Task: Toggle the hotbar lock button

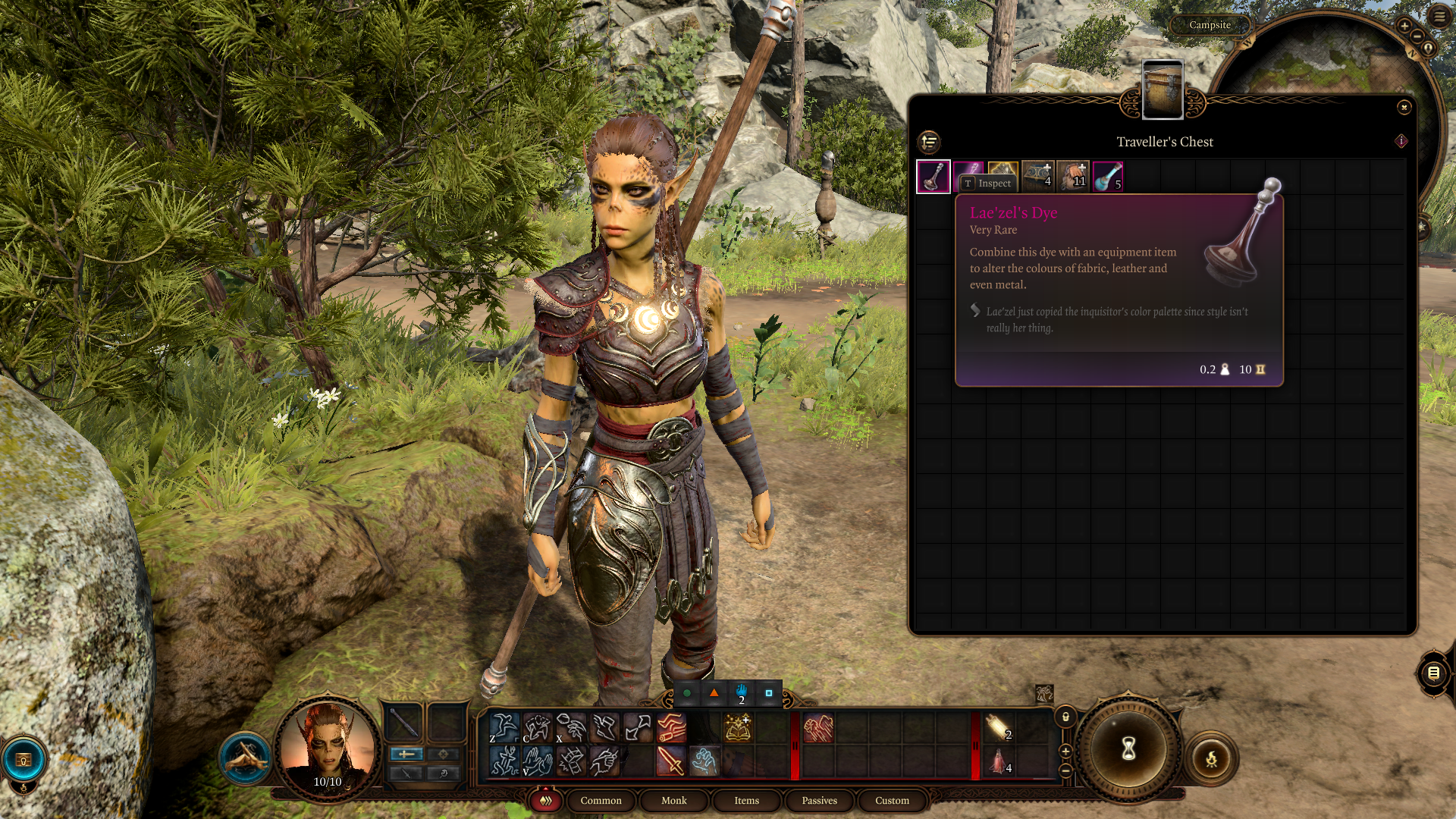Action: (x=1065, y=717)
